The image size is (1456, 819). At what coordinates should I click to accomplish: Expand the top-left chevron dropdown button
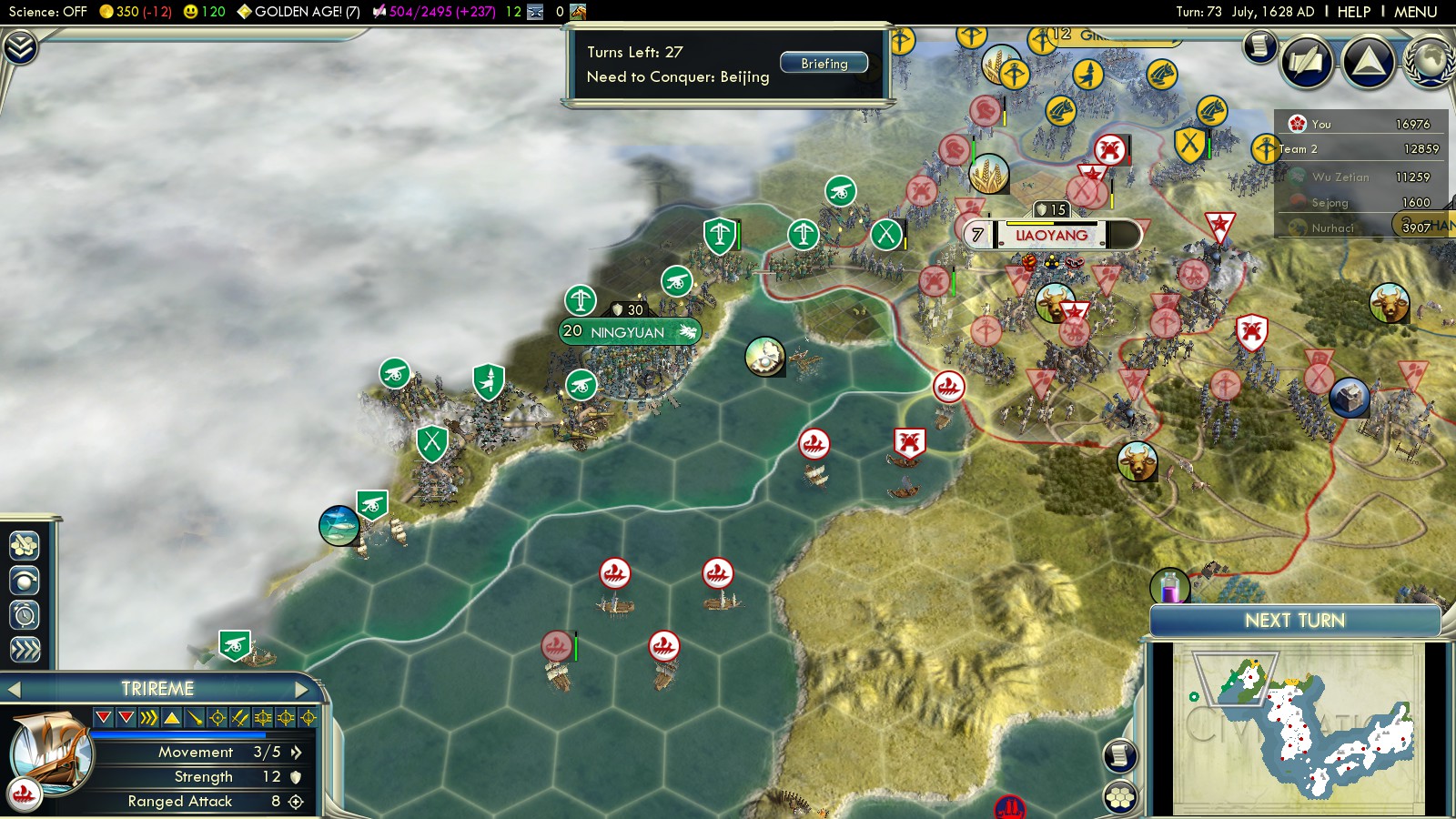click(19, 46)
